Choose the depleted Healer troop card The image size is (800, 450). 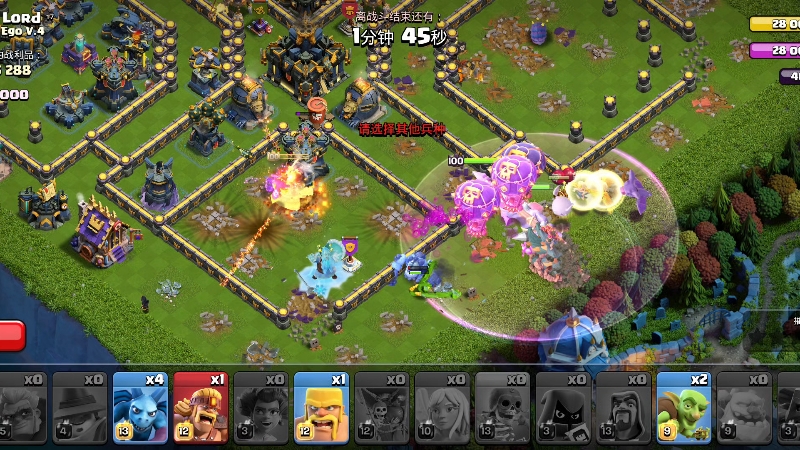(x=443, y=407)
